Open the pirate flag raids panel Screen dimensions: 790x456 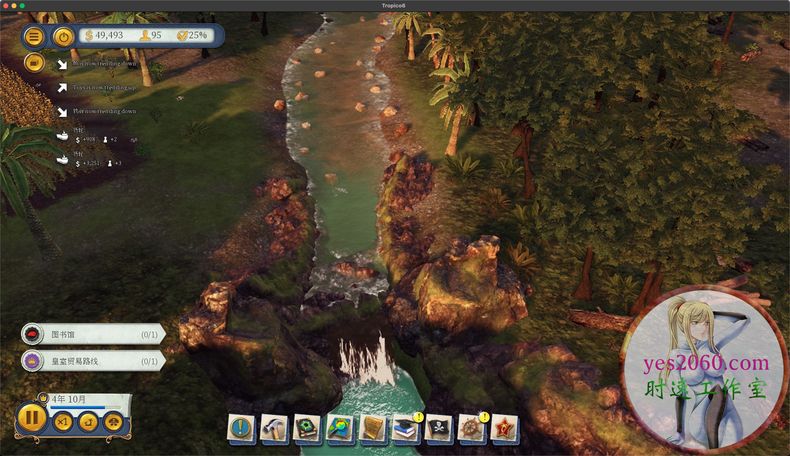tap(439, 427)
